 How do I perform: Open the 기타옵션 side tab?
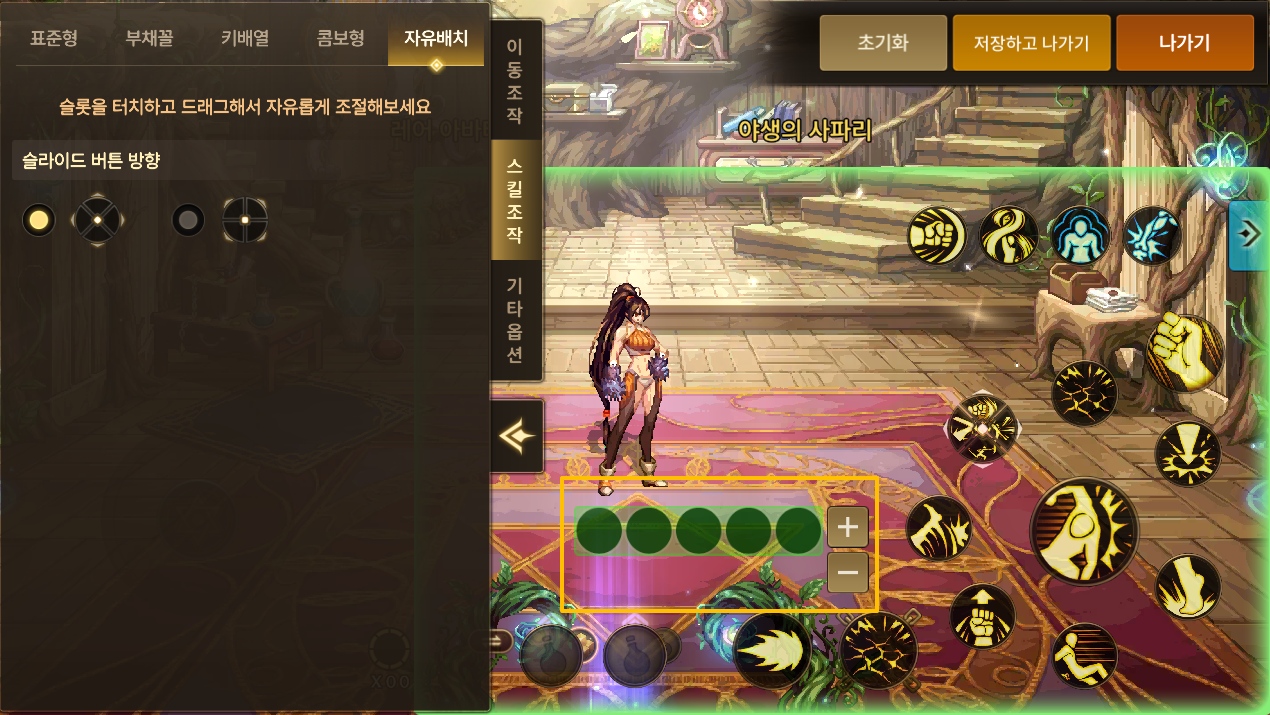coord(515,320)
